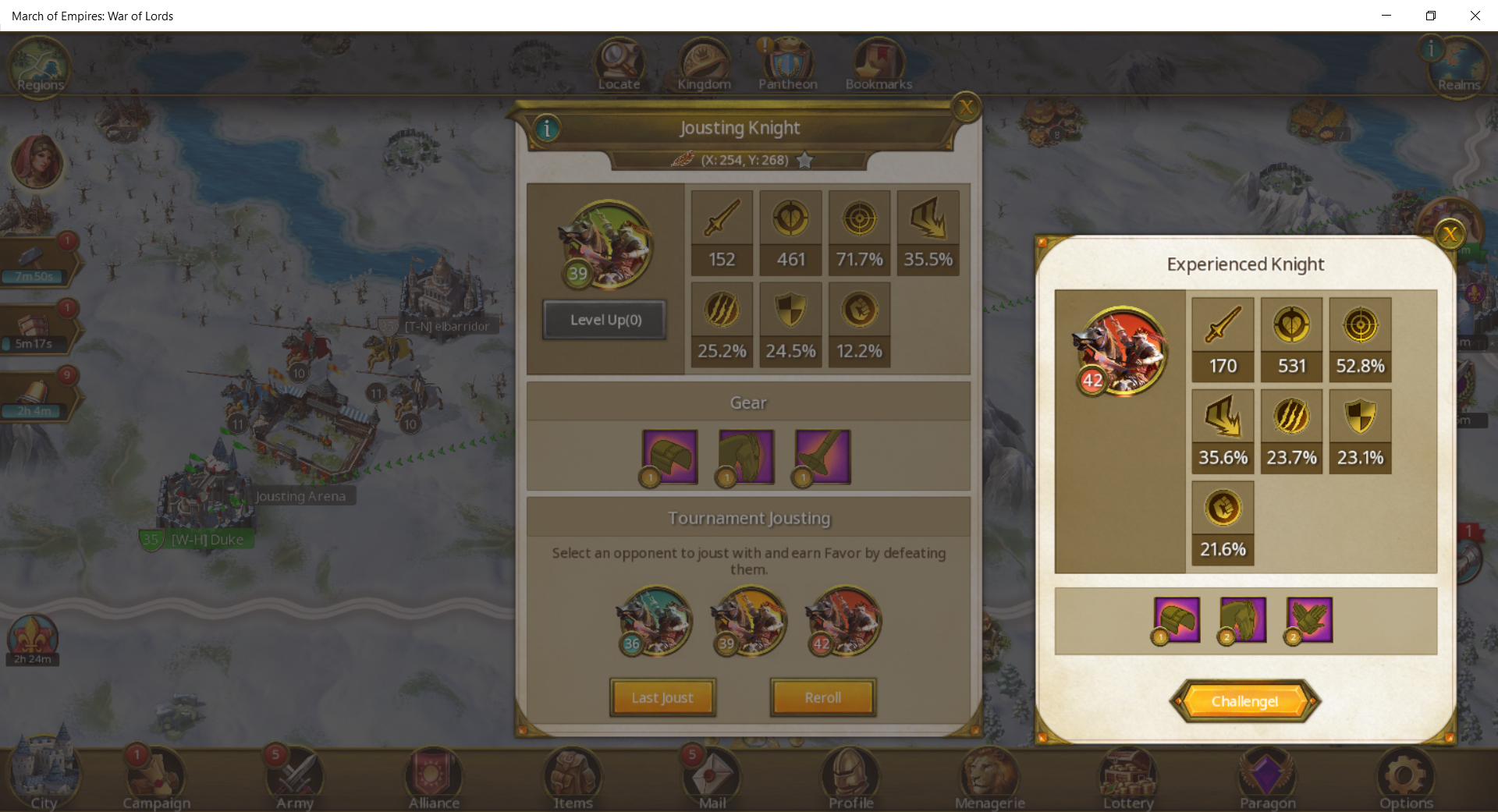
Task: Open the Jousting Knight info button
Action: pyautogui.click(x=547, y=128)
